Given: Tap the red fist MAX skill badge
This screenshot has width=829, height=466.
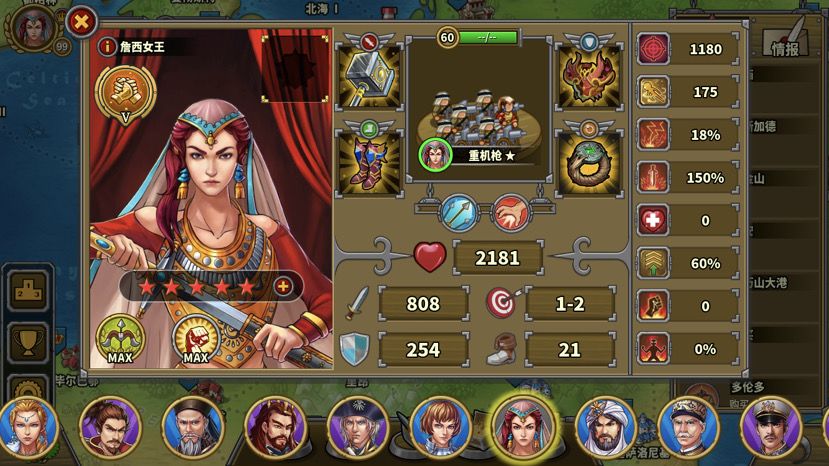Looking at the screenshot, I should [x=195, y=338].
